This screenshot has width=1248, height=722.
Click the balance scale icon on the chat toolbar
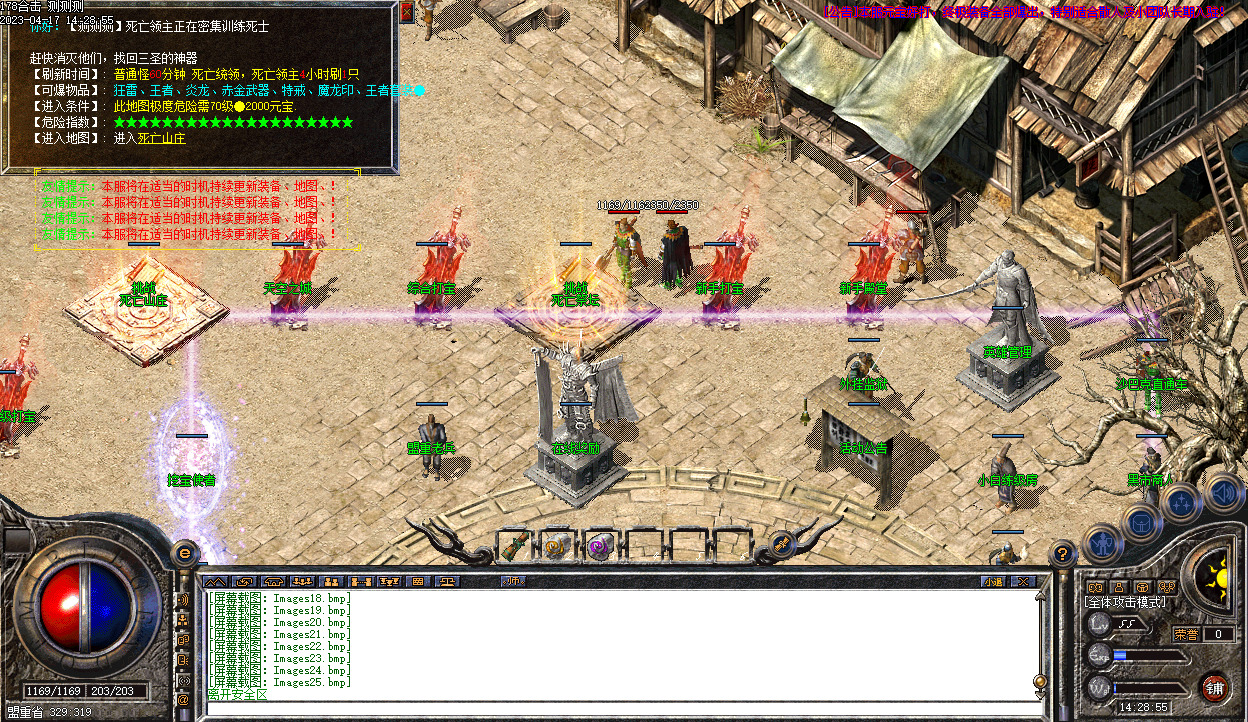pyautogui.click(x=449, y=581)
